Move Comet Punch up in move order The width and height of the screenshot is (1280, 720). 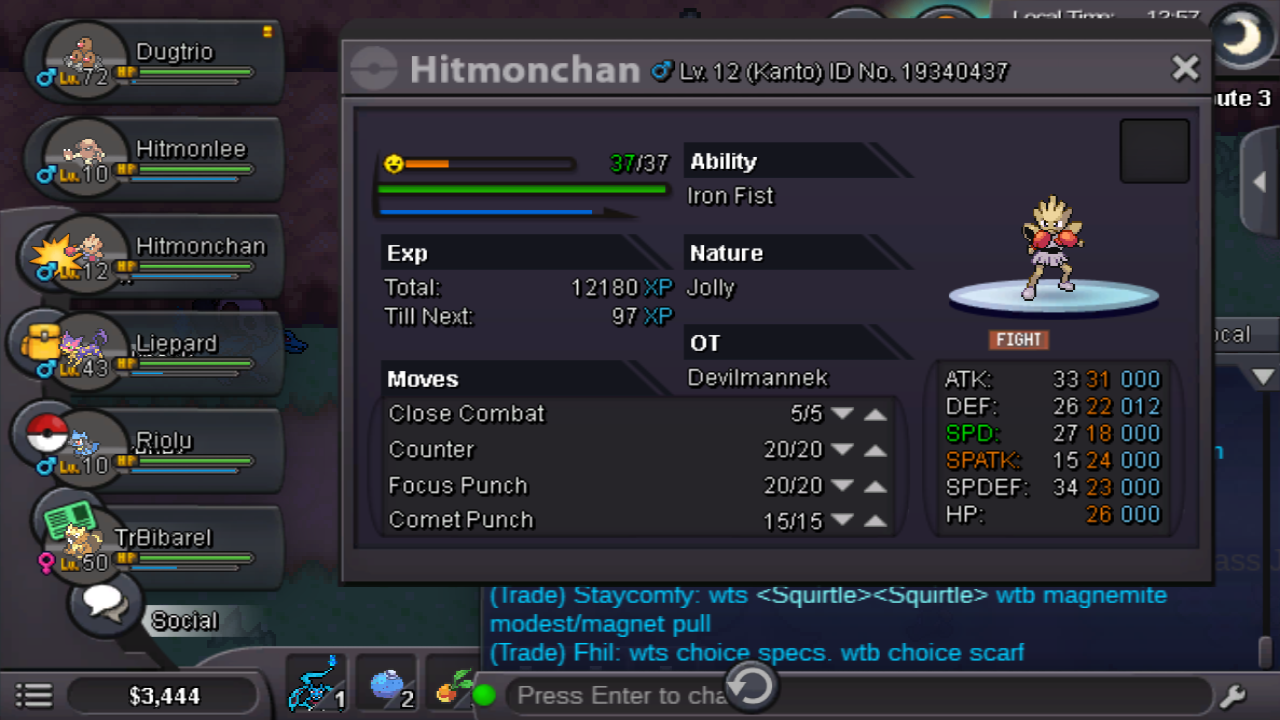tap(876, 521)
